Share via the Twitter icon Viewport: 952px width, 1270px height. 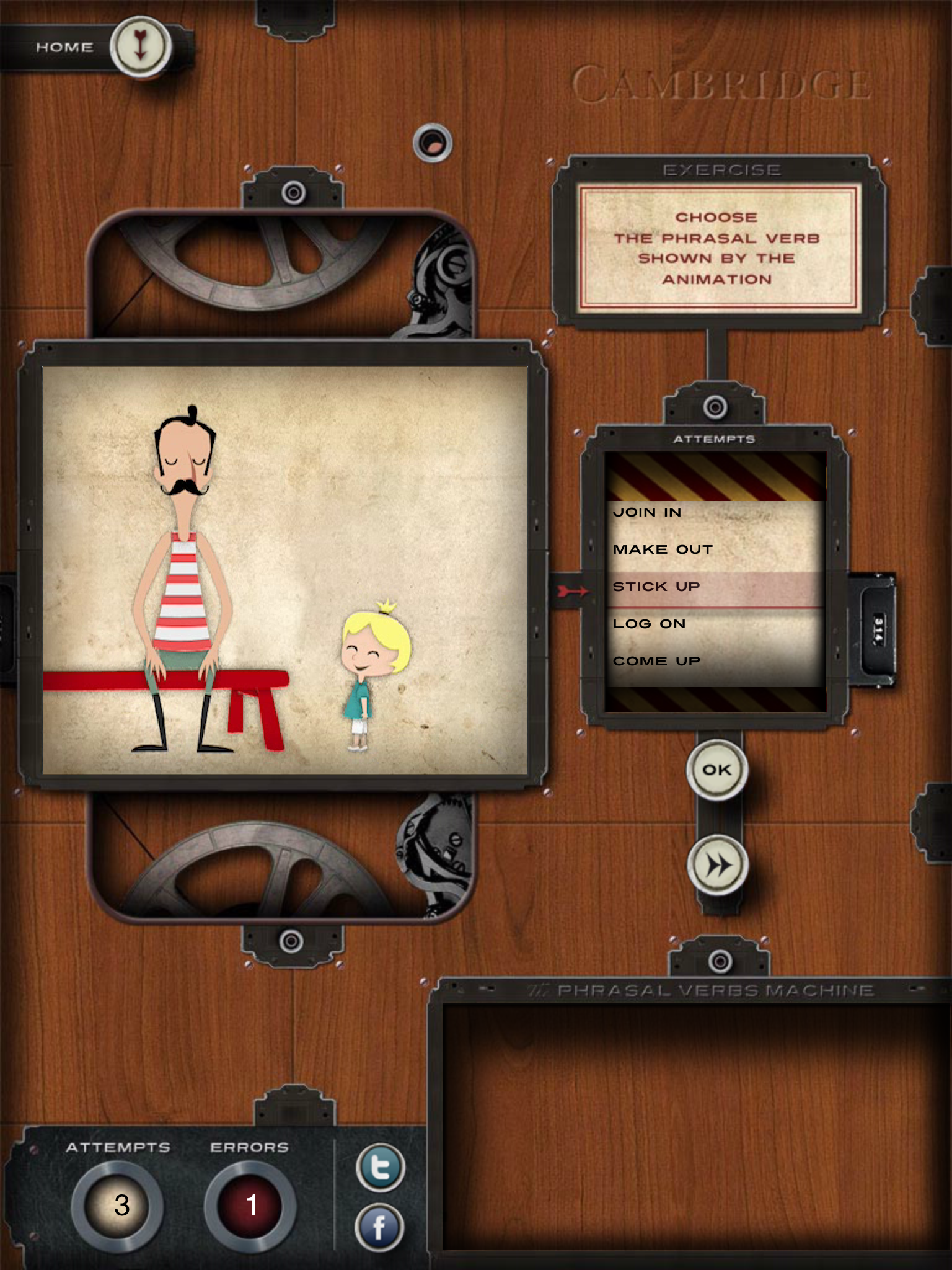coord(380,1167)
